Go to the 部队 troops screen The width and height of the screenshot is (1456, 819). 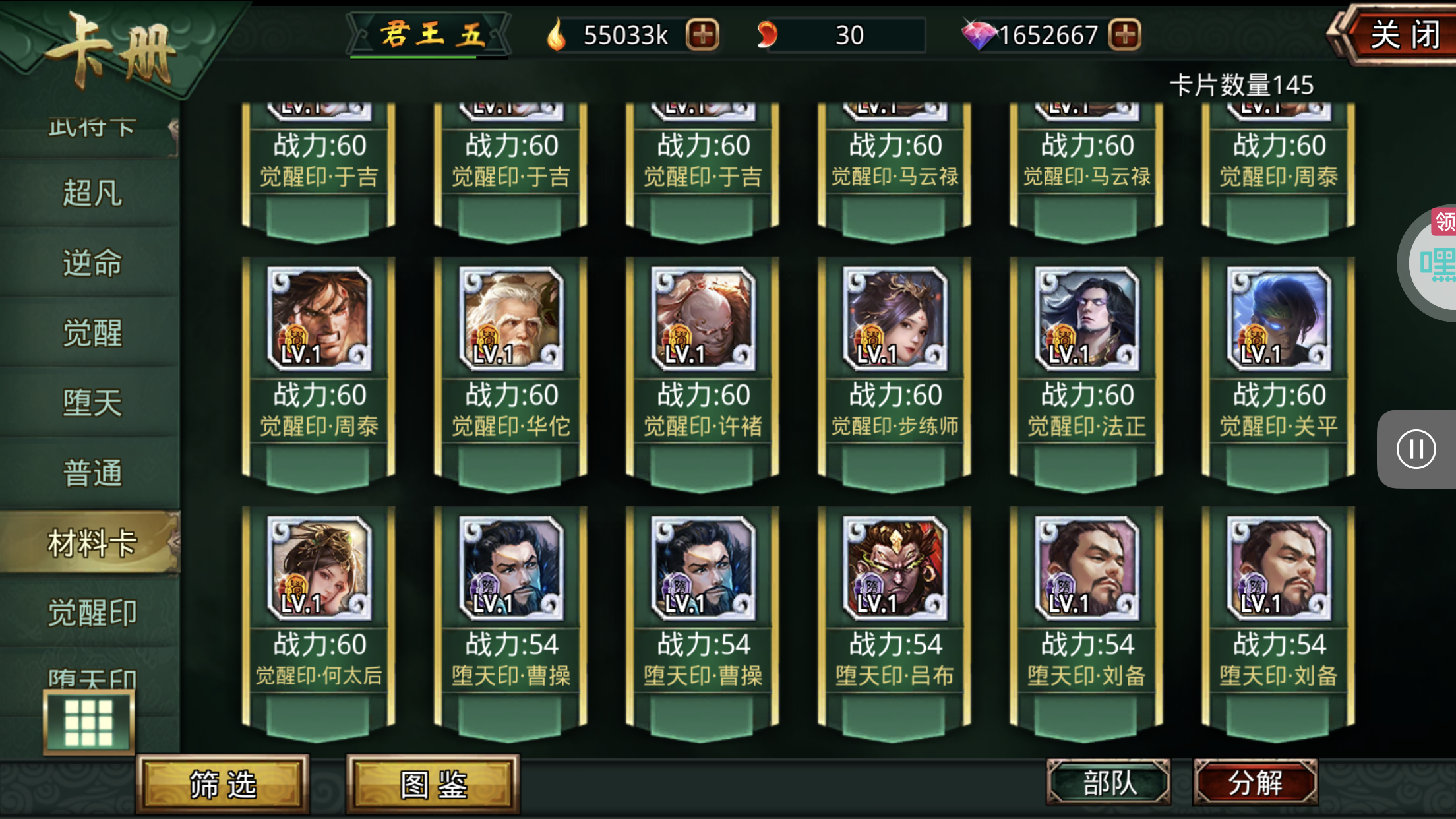(1108, 783)
